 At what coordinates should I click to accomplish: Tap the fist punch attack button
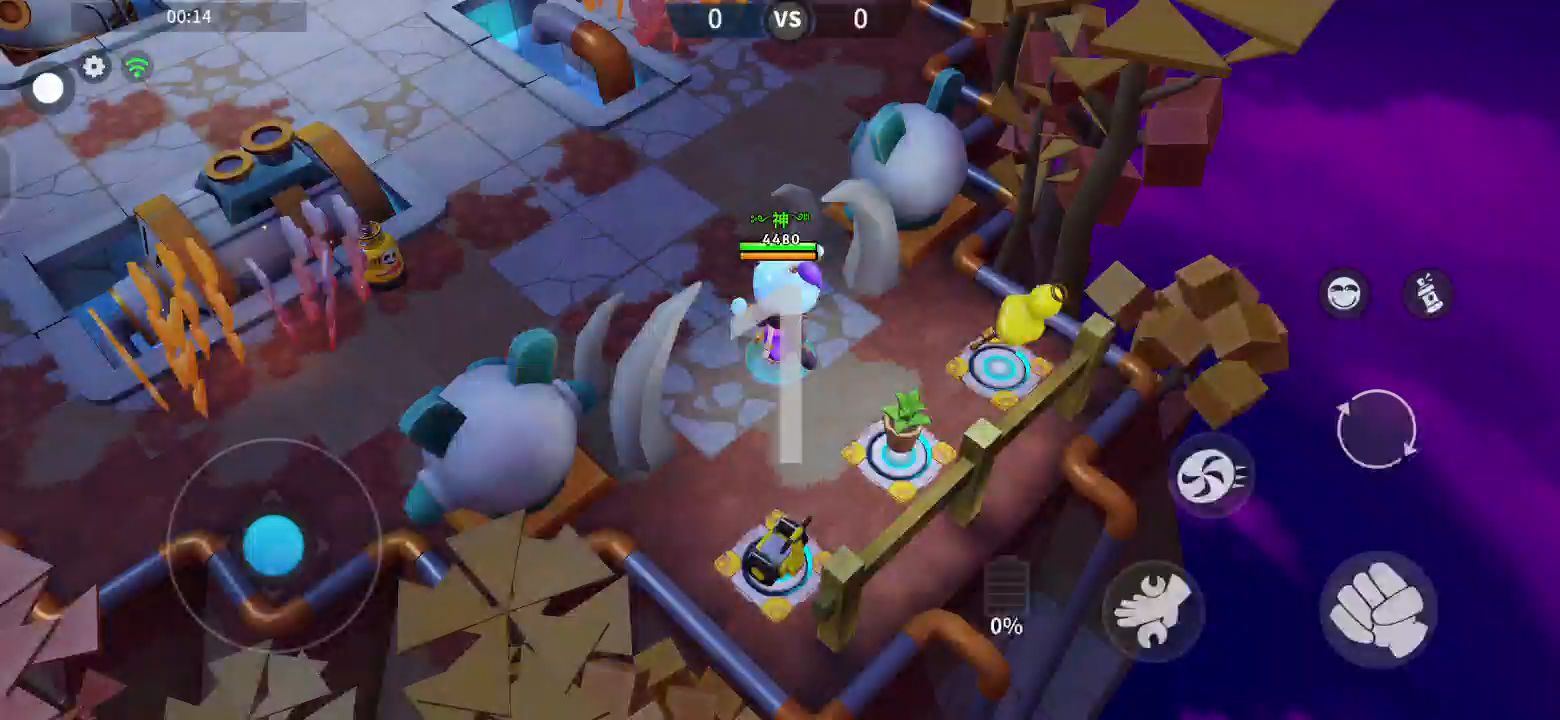(1378, 606)
